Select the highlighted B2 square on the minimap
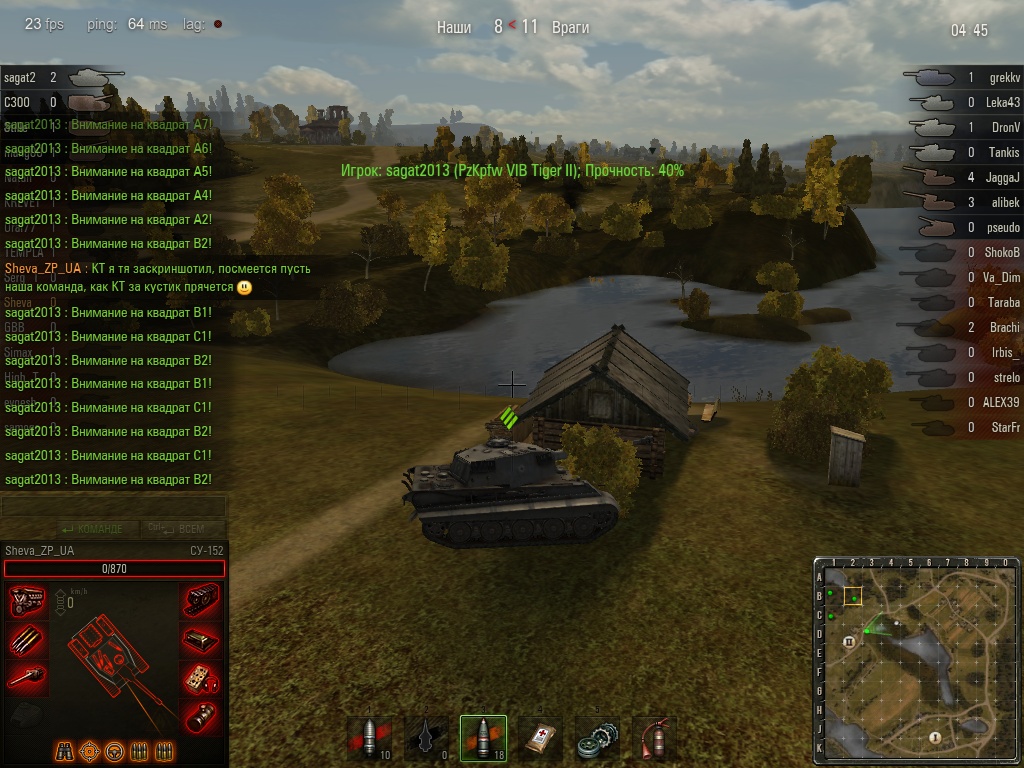The height and width of the screenshot is (768, 1024). 853,597
